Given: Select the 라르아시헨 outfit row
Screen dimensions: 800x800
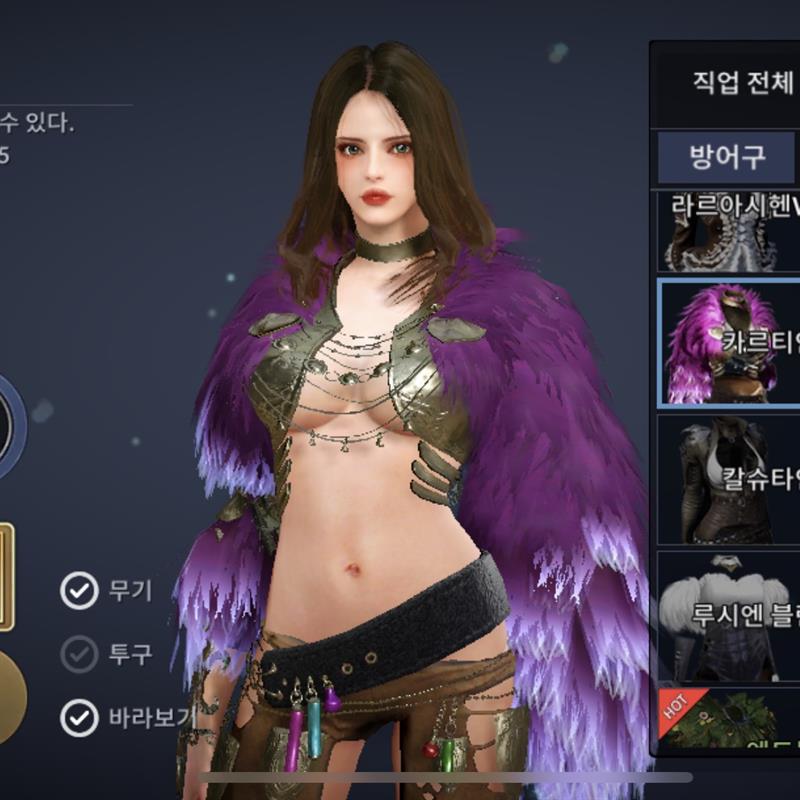Looking at the screenshot, I should pos(730,232).
